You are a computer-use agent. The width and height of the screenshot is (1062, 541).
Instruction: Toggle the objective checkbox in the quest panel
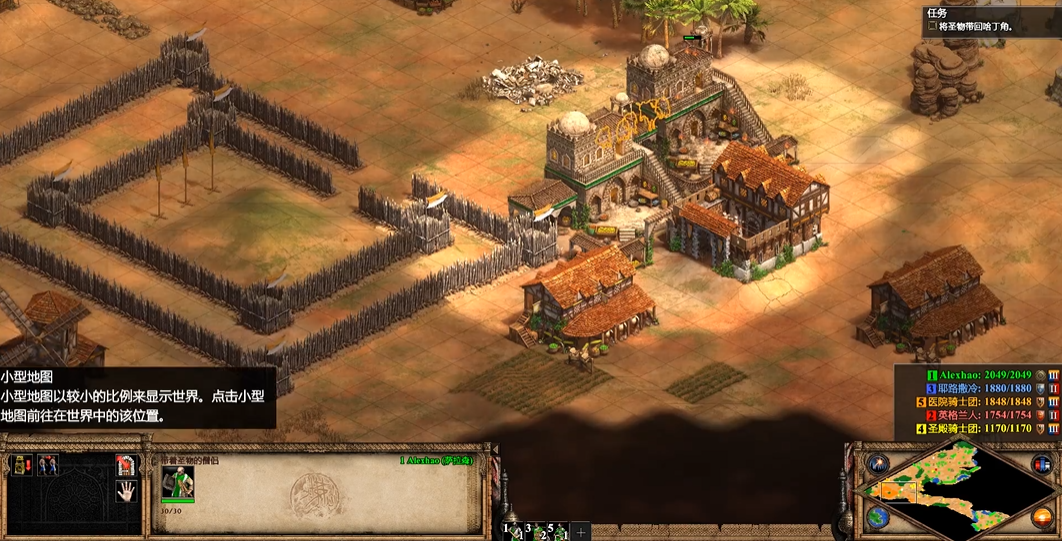click(x=932, y=27)
